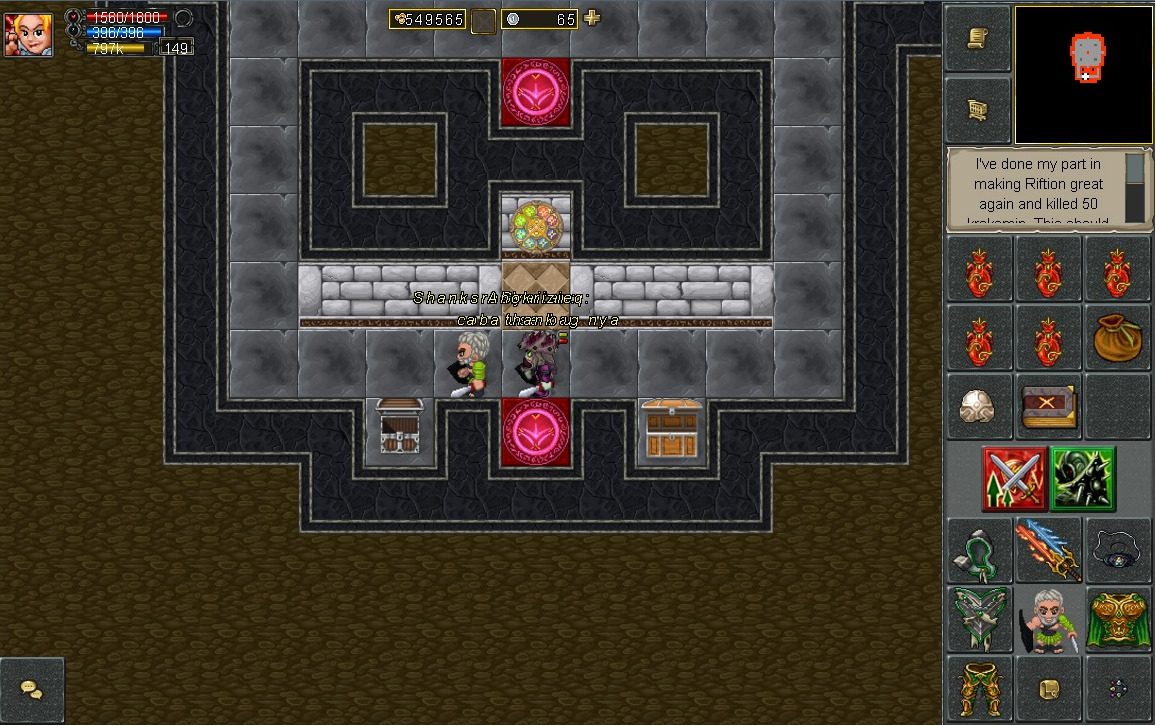Select the equipped fire and ice sword
Image resolution: width=1156 pixels, height=726 pixels.
pos(1048,550)
